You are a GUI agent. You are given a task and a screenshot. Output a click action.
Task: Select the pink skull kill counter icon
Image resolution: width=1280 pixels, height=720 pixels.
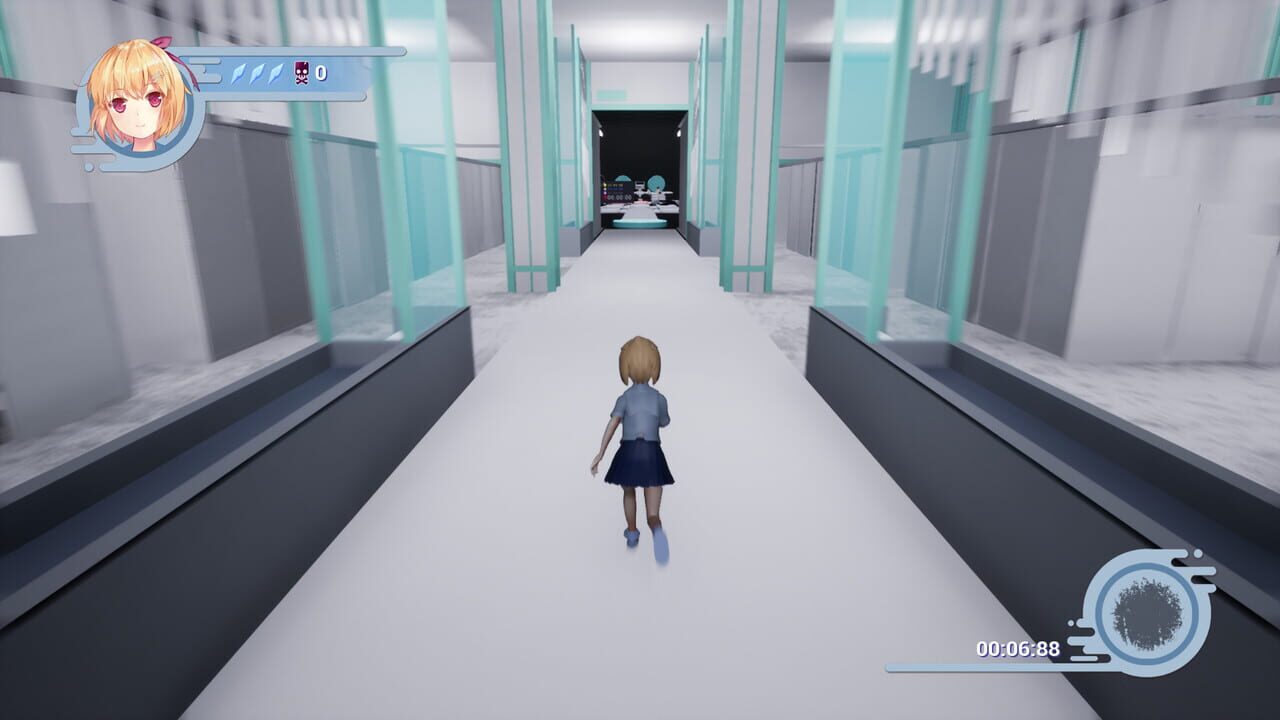coord(300,72)
